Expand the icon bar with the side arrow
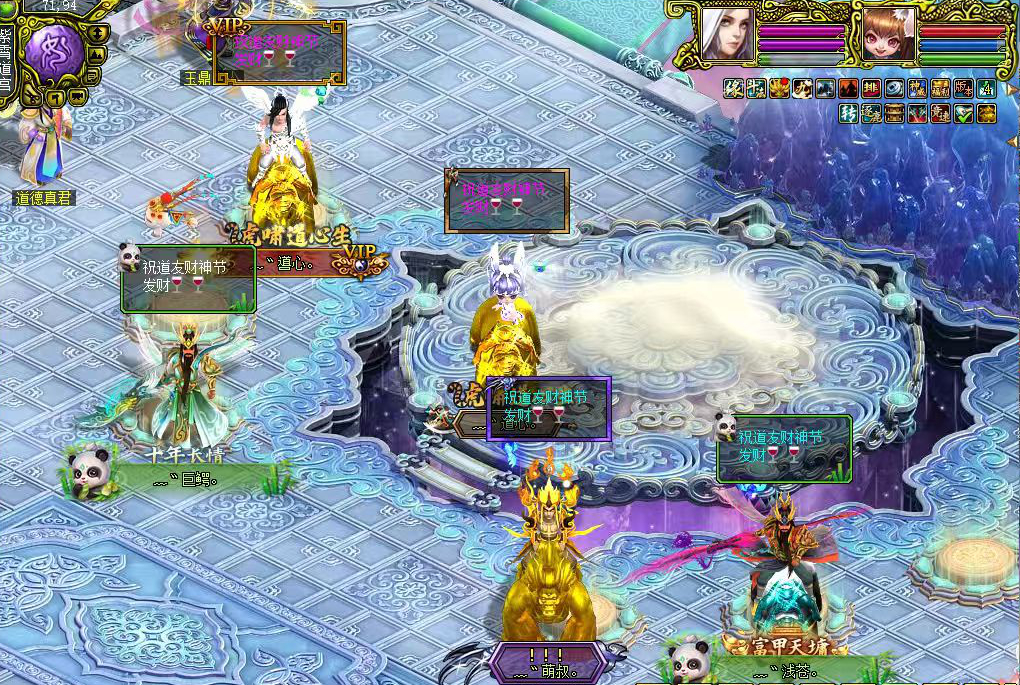 click(1010, 89)
